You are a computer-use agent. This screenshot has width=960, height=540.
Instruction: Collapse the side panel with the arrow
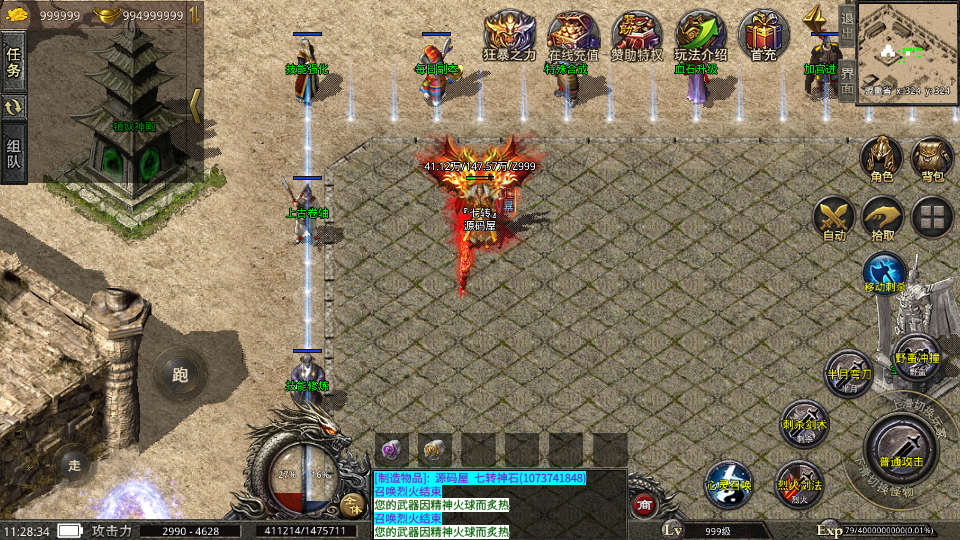coord(196,106)
